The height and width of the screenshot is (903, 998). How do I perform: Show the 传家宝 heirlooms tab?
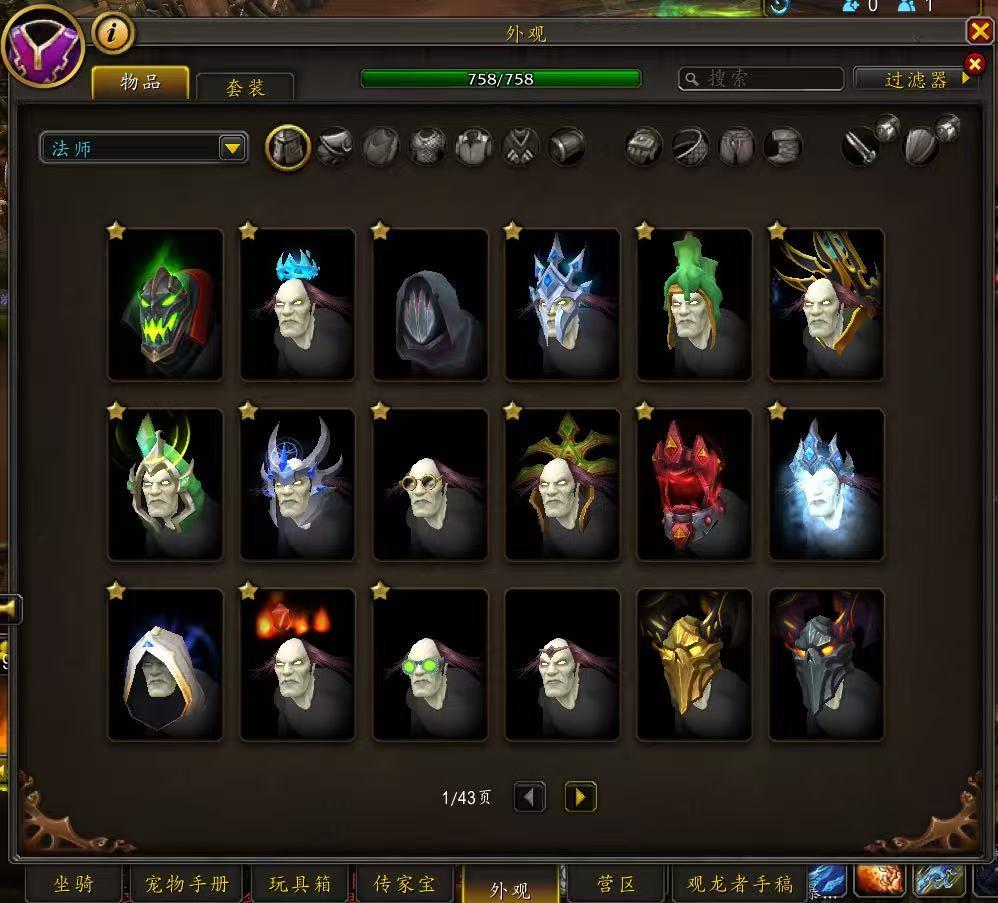(405, 884)
